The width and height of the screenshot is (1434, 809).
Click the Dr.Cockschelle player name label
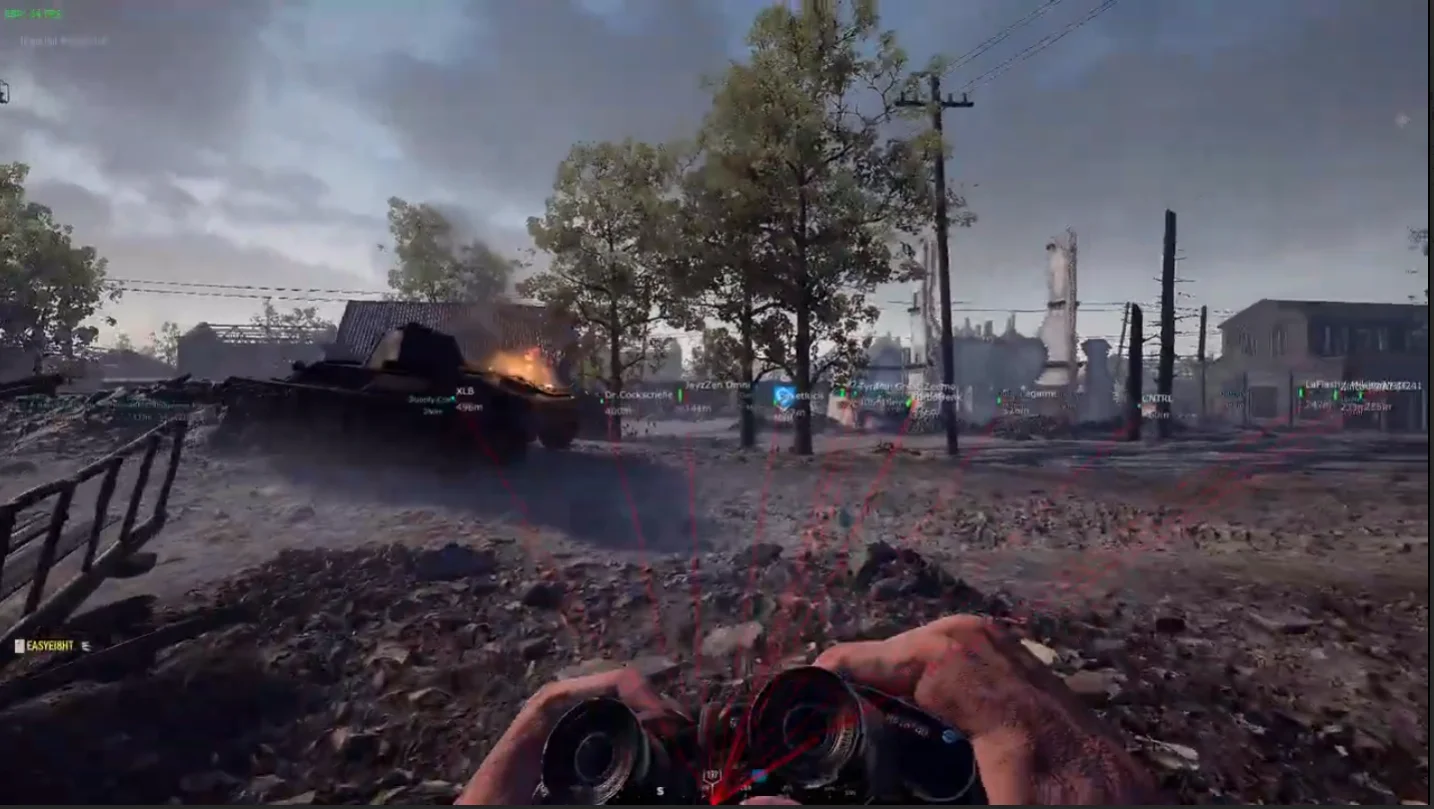point(638,395)
